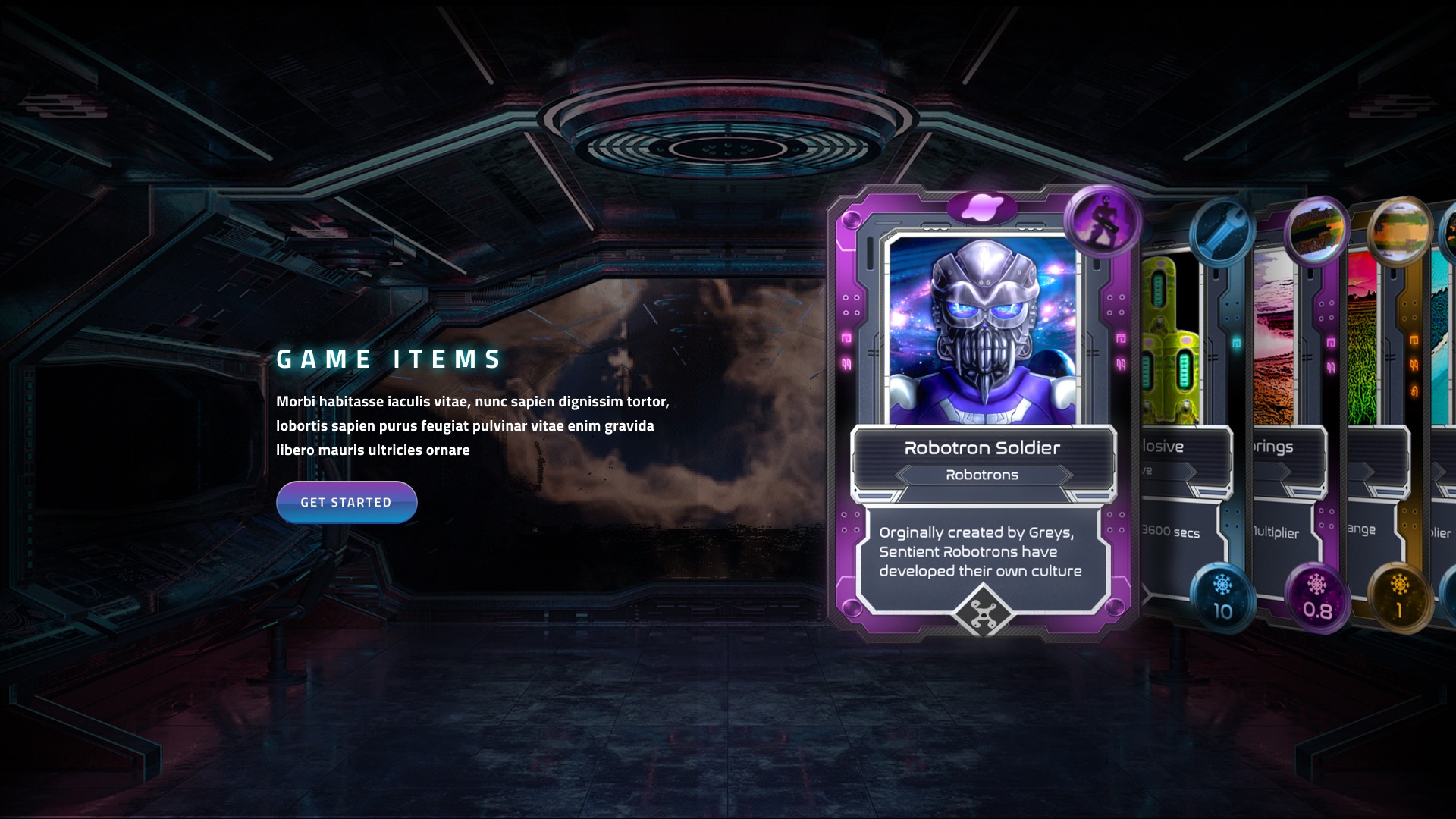Select the Robotrons faction label
The height and width of the screenshot is (819, 1456).
[x=983, y=475]
